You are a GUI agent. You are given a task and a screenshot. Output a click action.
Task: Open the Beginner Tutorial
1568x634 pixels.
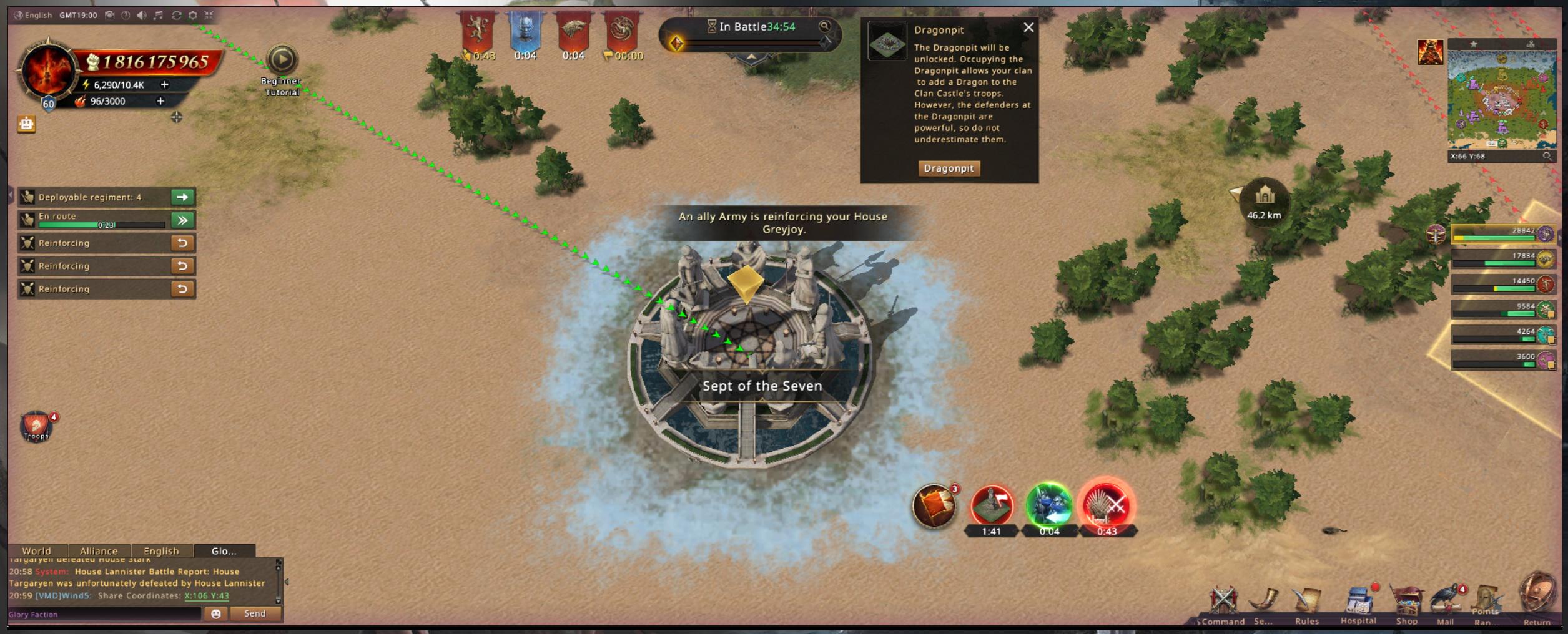(x=282, y=61)
